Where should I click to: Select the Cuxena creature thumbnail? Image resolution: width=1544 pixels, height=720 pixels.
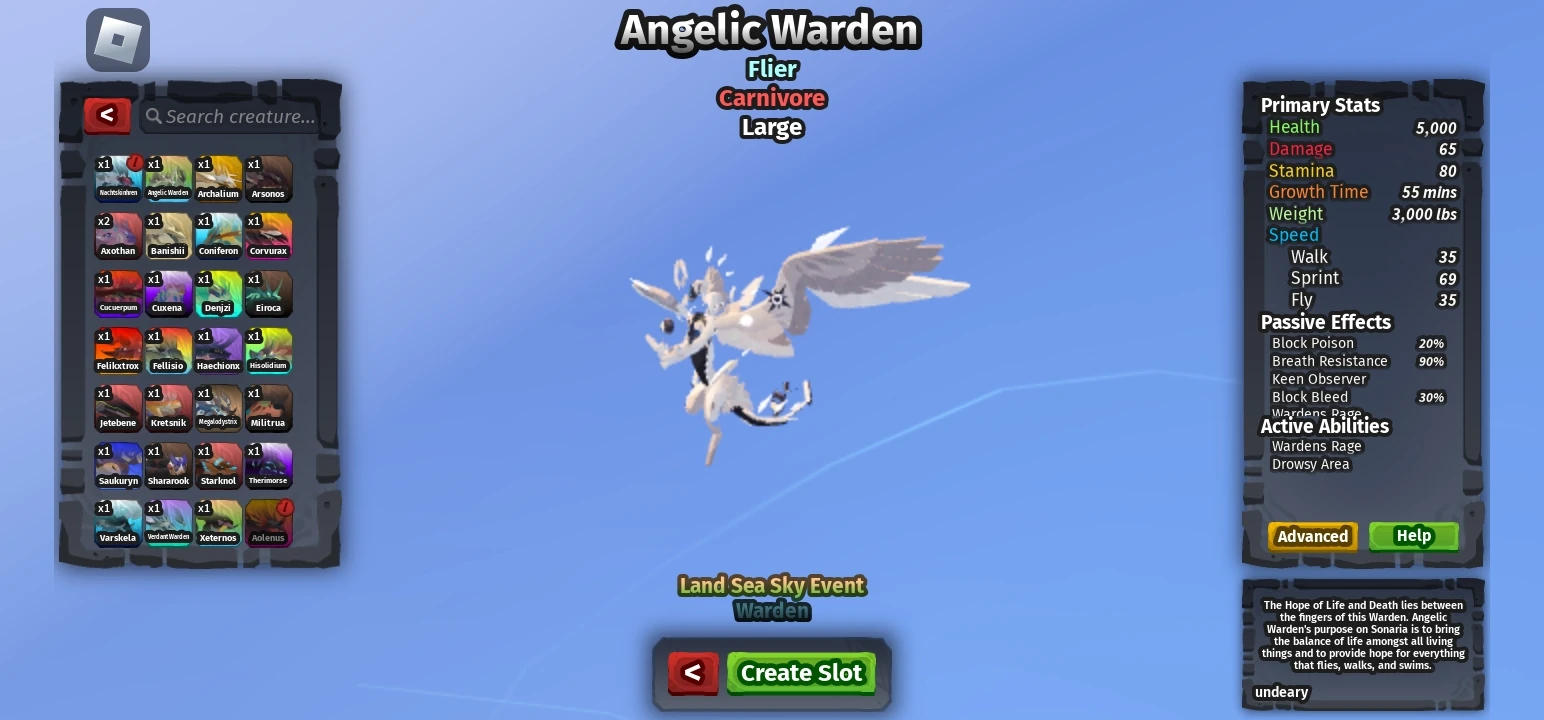pos(168,294)
